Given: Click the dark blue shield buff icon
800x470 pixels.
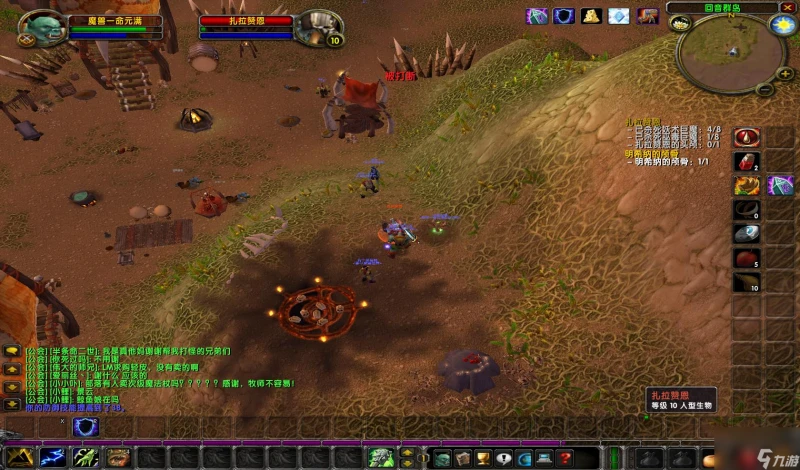Looking at the screenshot, I should (564, 16).
